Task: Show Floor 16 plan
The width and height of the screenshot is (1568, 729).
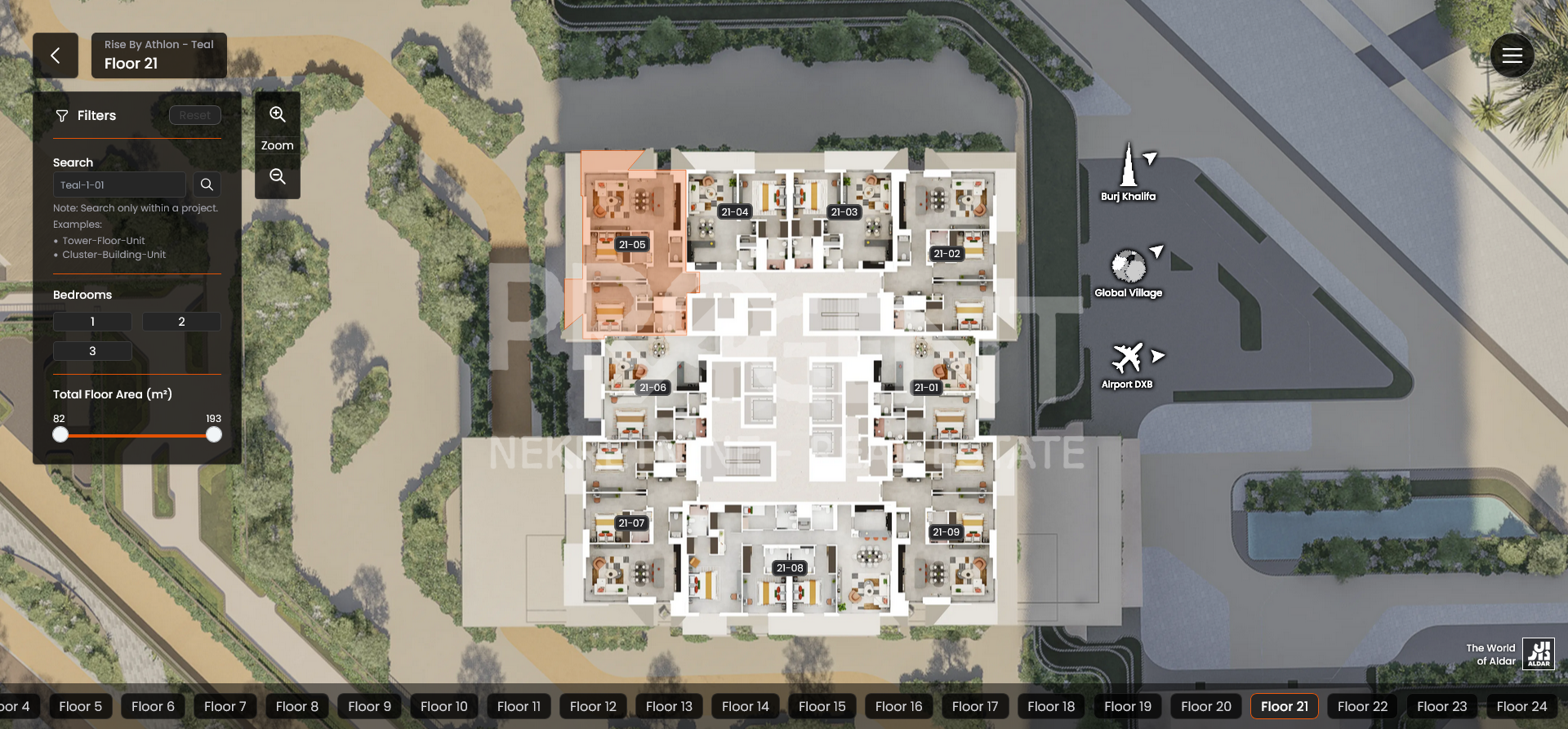Action: pyautogui.click(x=898, y=706)
